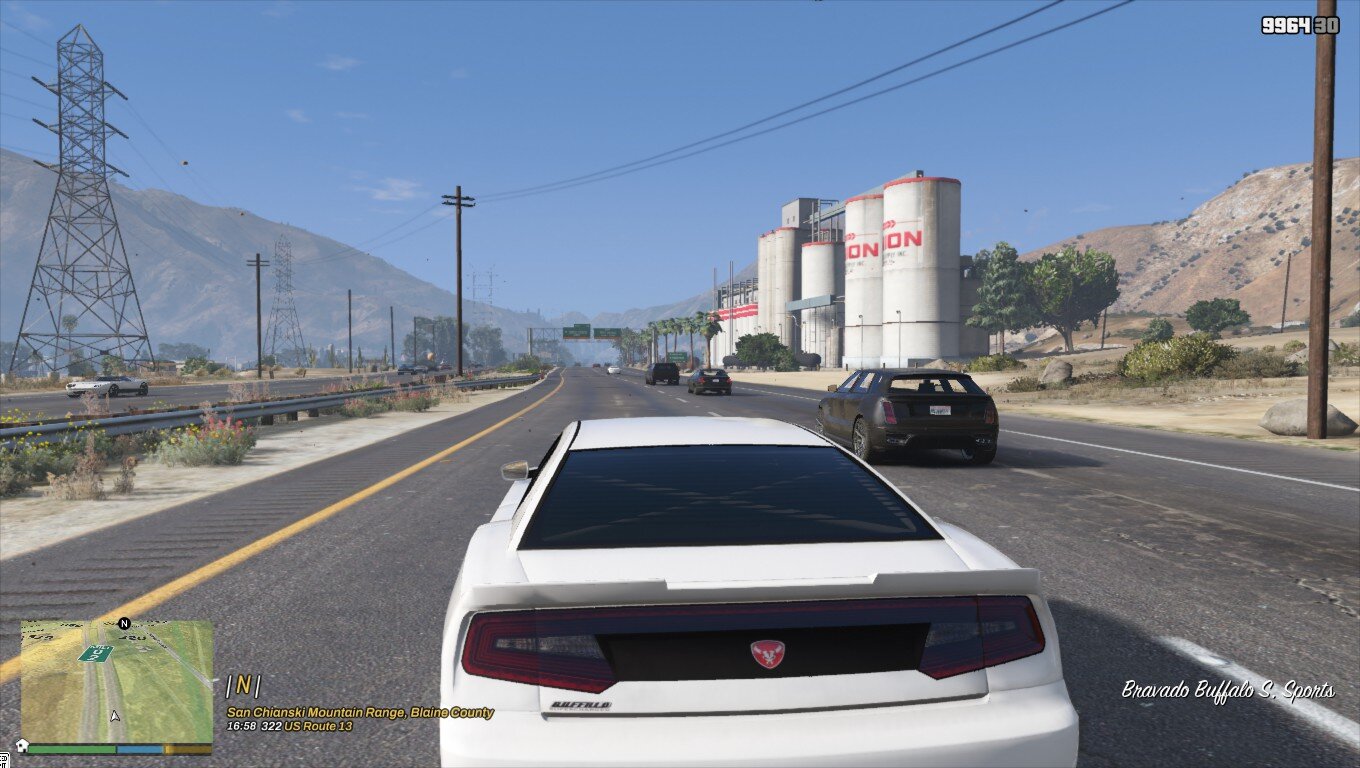The image size is (1360, 768).
Task: Click the green highway sign on the minimap
Action: click(96, 653)
